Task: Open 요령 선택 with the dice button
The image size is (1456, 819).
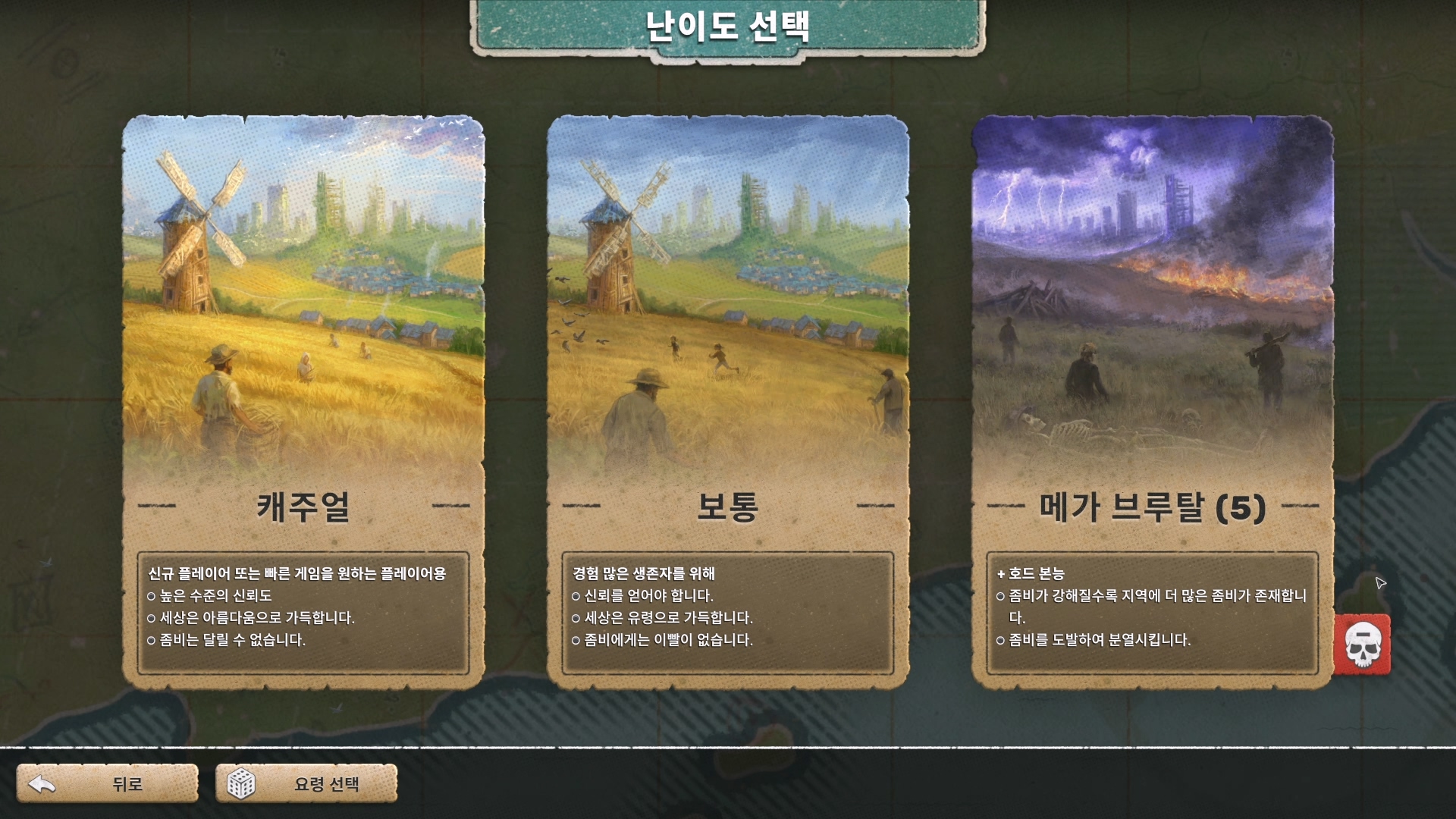Action: pyautogui.click(x=306, y=783)
